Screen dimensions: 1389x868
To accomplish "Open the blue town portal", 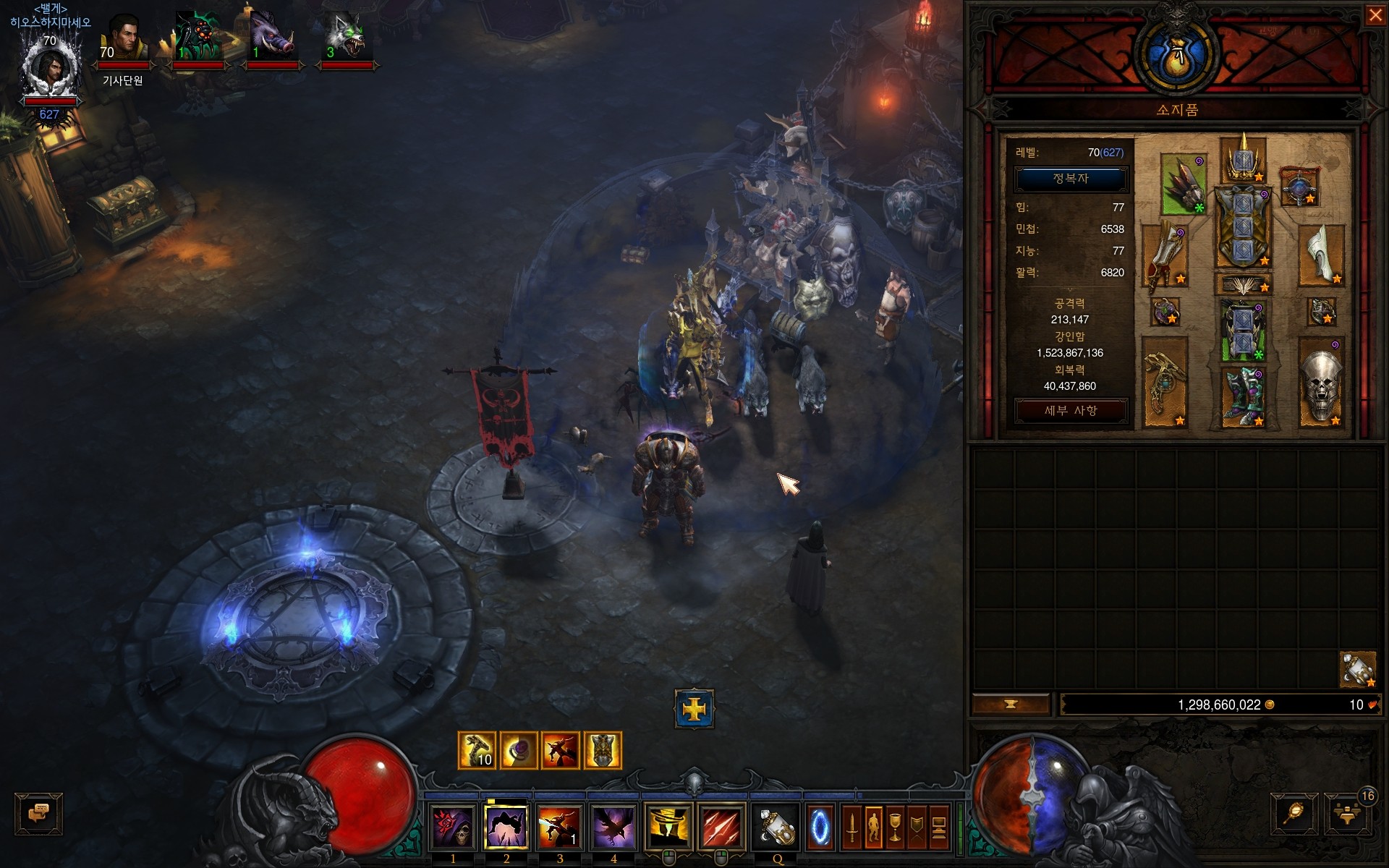I will 820,827.
